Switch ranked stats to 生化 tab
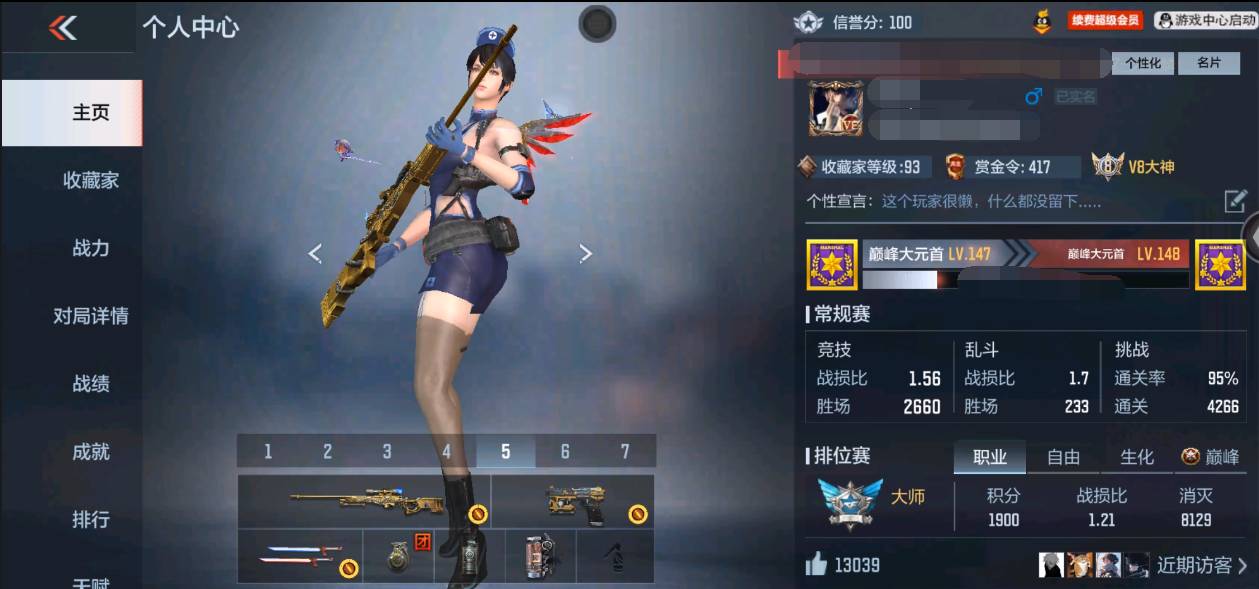The image size is (1259, 589). (1137, 457)
